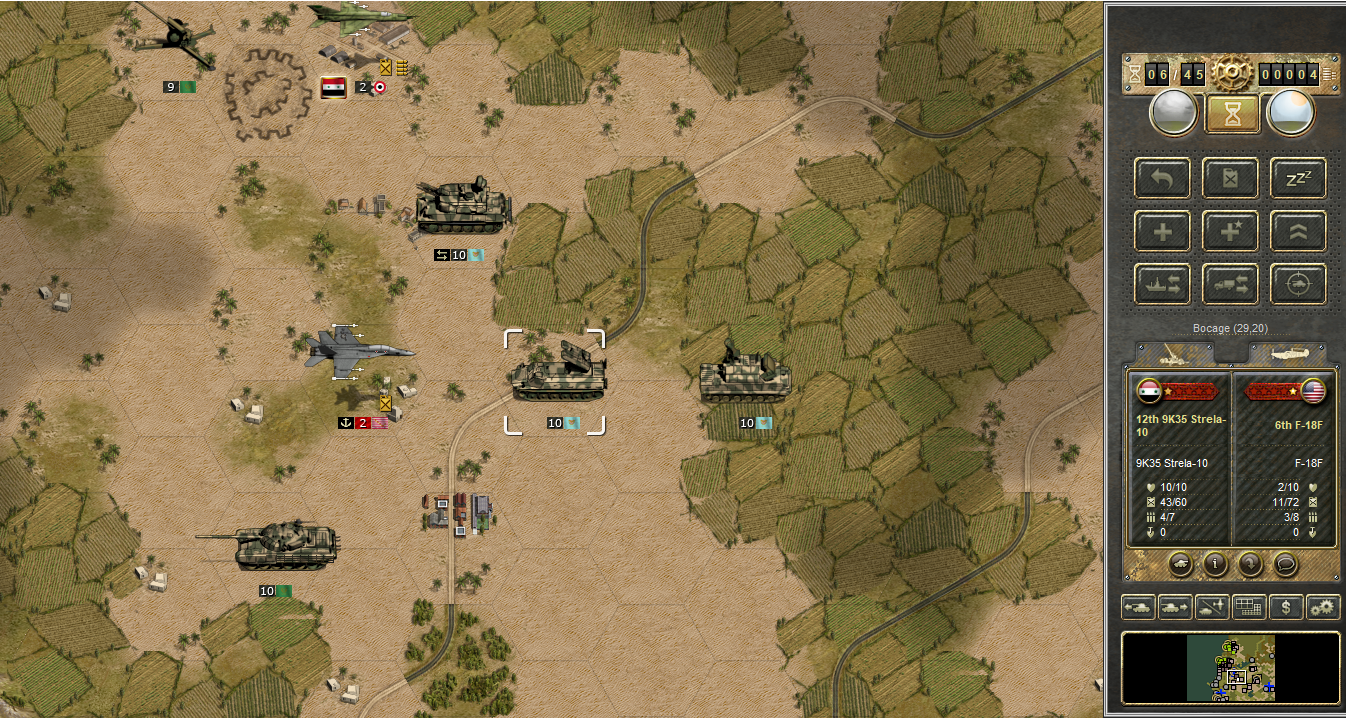Open the purchase screen with dollar button

(1287, 607)
